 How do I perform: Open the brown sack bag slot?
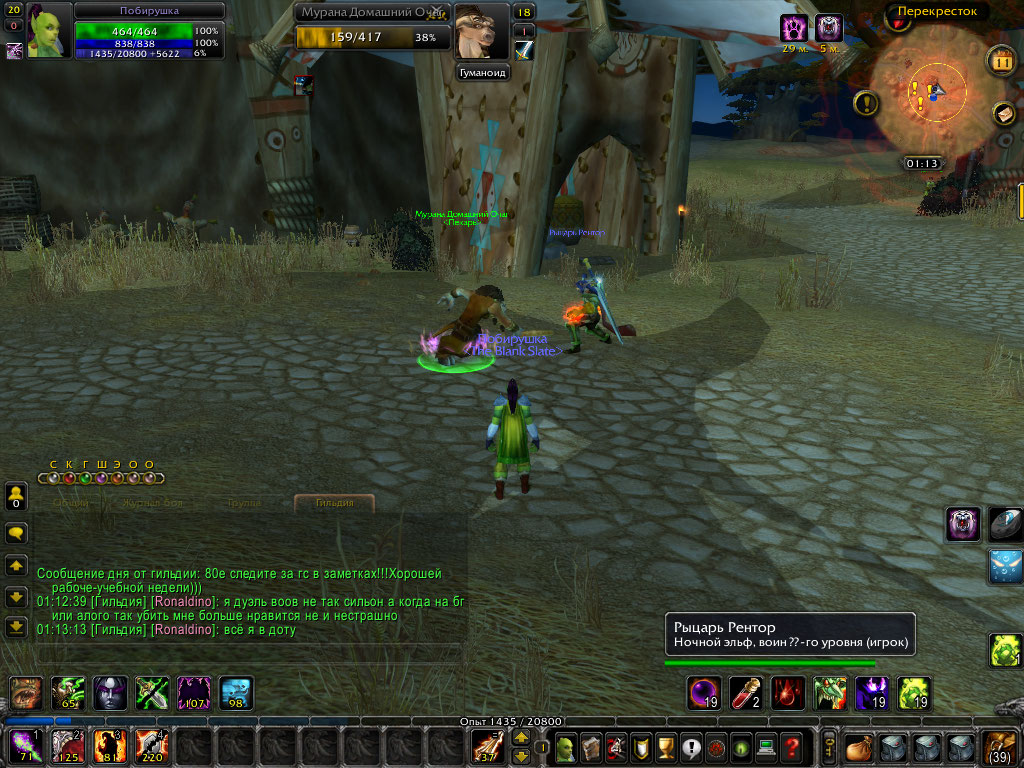[x=859, y=746]
